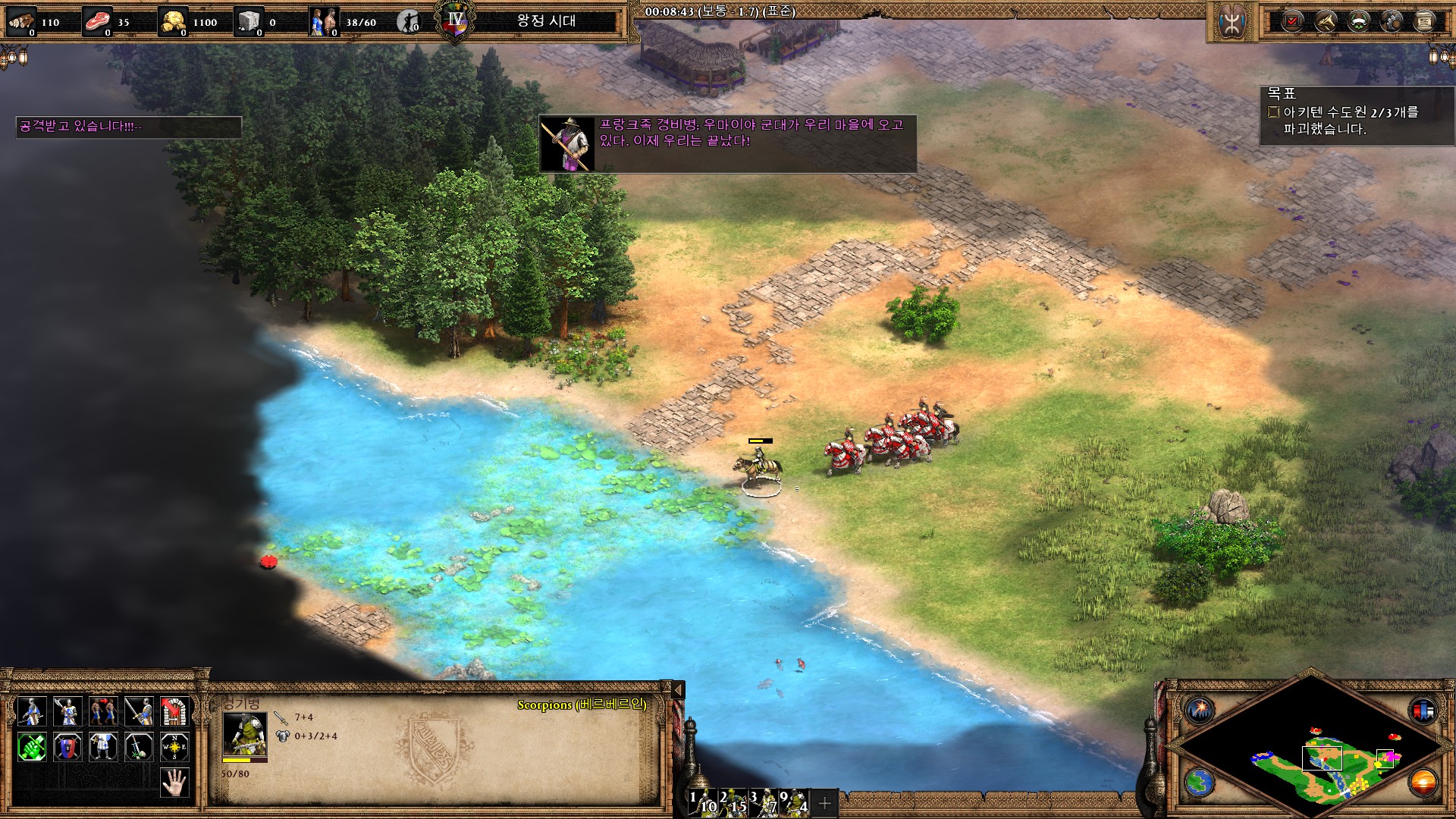Image resolution: width=1456 pixels, height=819 pixels.
Task: Click the hand-shaped Stop command
Action: coord(174,782)
